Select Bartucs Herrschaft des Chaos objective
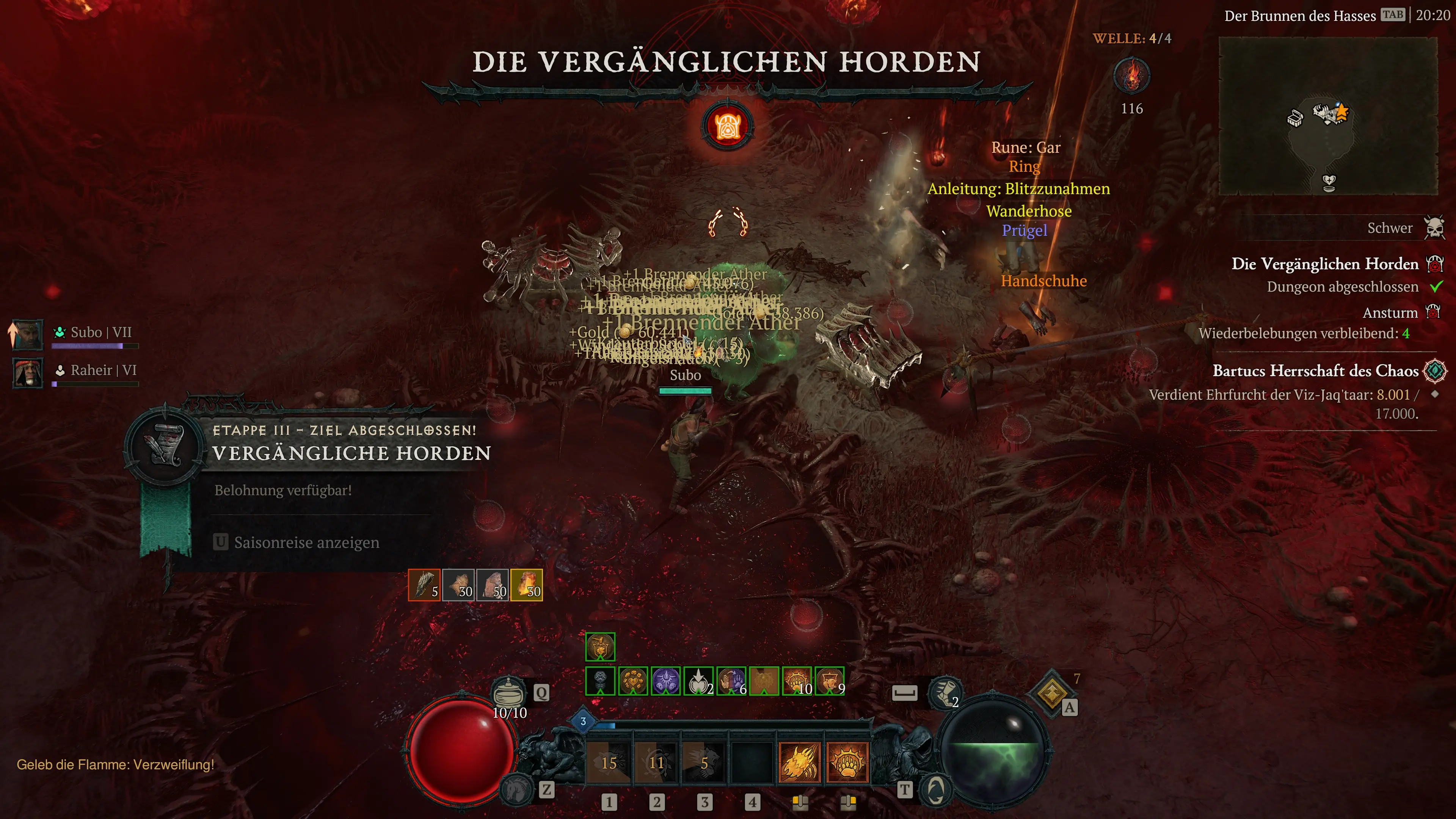The image size is (1456, 819). tap(1315, 371)
